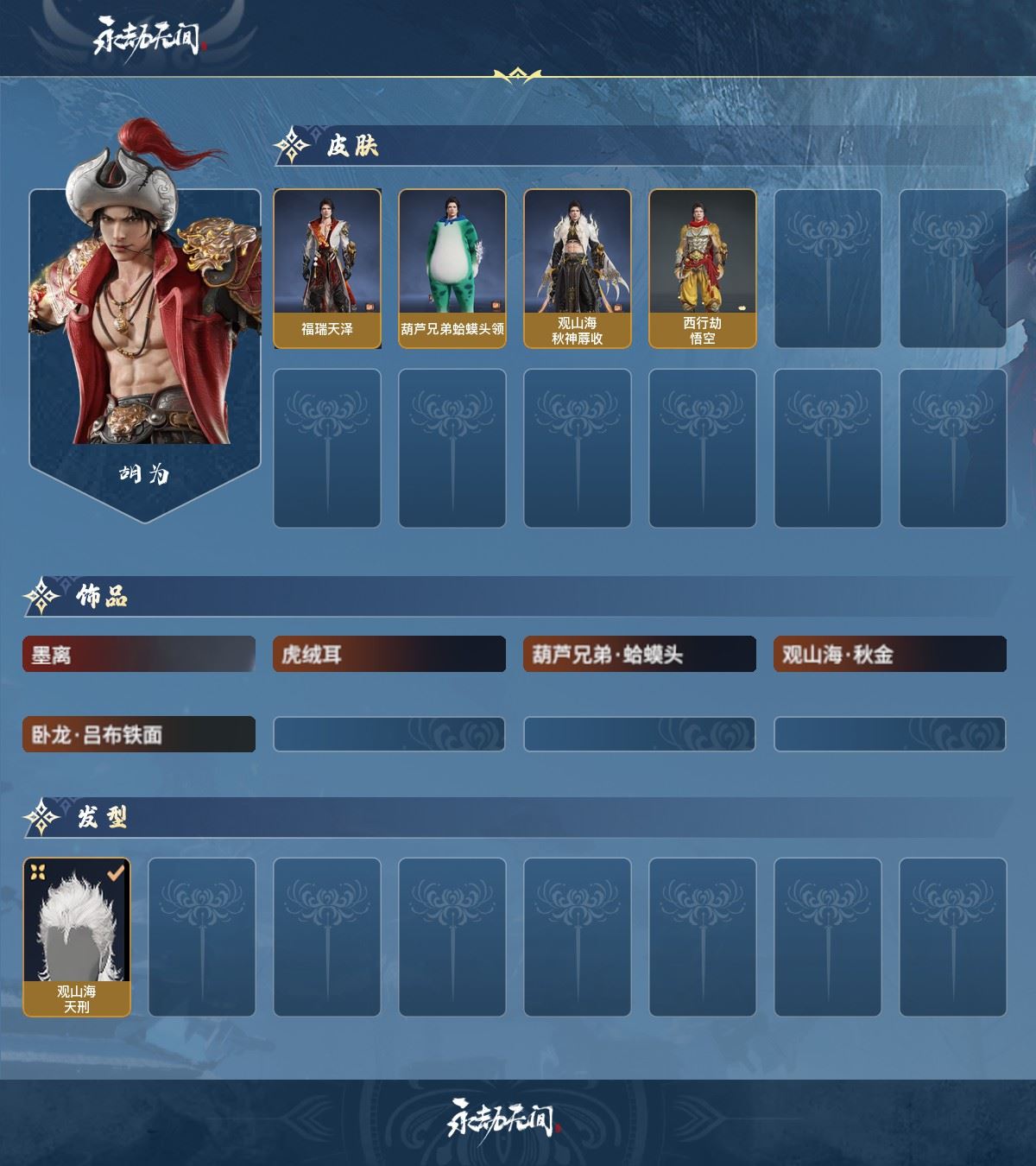
Task: Select the 福瑞天泽 skin card
Action: pyautogui.click(x=327, y=269)
